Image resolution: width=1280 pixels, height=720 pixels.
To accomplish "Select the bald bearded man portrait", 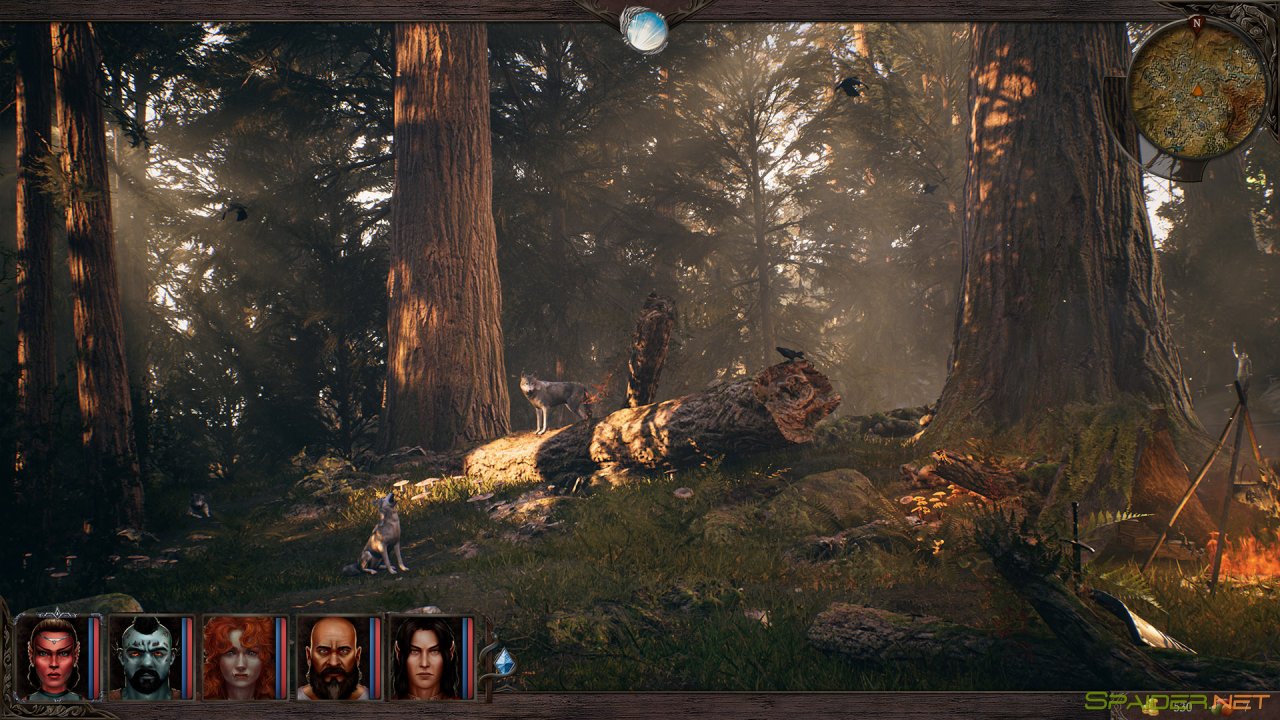I will coord(332,657).
